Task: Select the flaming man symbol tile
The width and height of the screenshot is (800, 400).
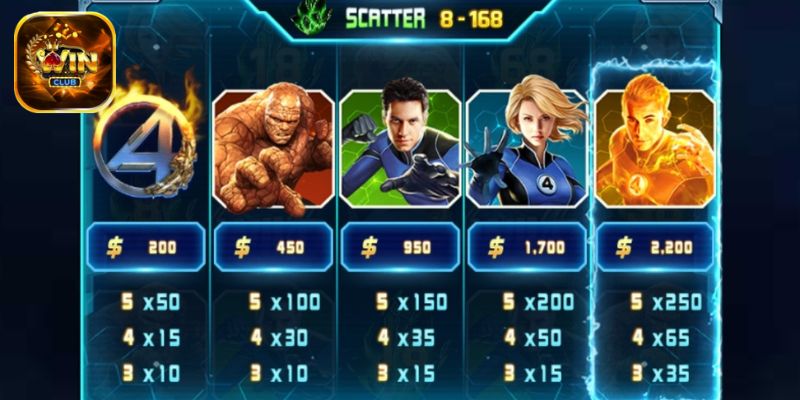Action: click(x=655, y=148)
